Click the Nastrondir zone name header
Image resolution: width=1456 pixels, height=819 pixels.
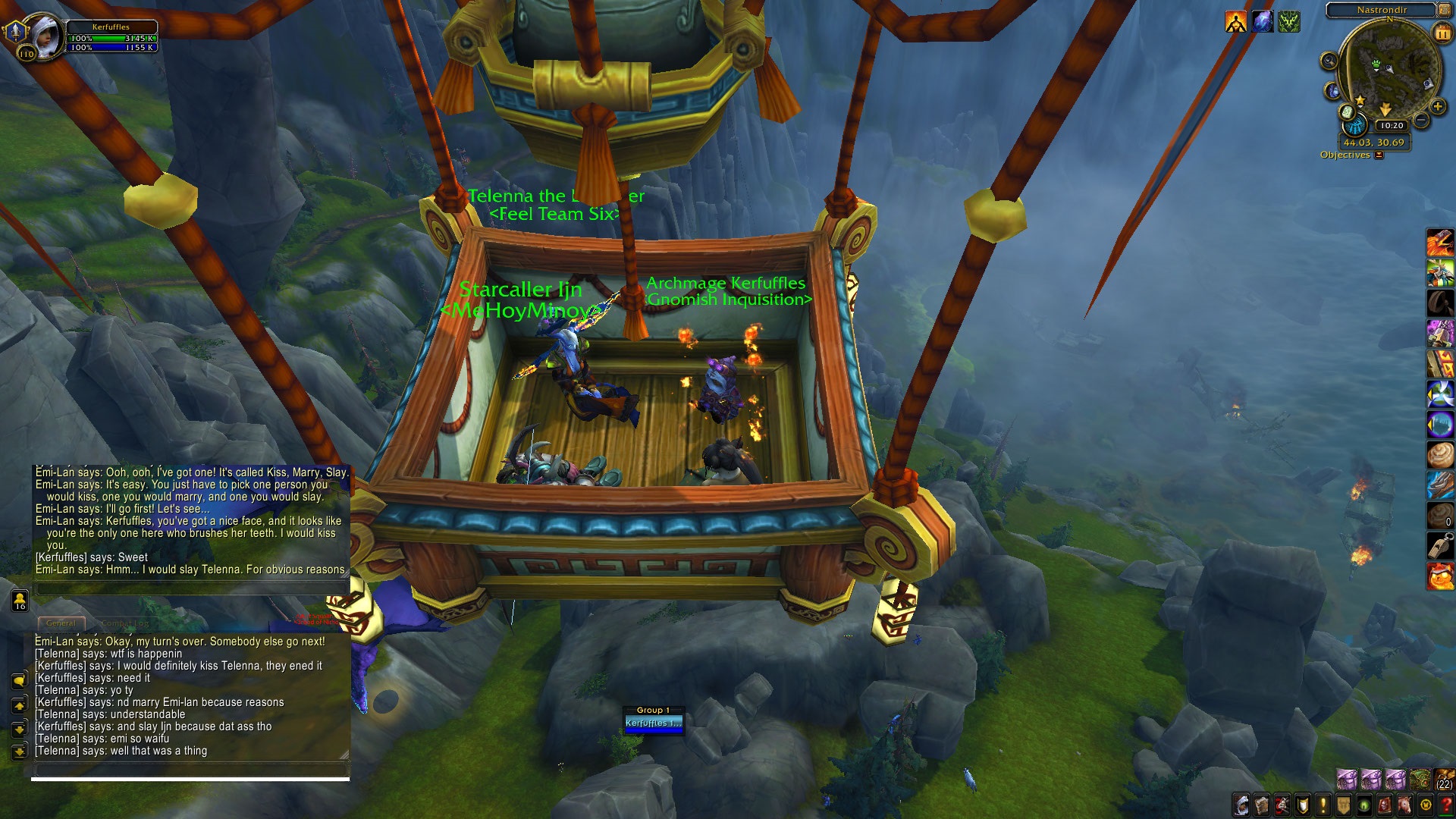click(x=1381, y=10)
